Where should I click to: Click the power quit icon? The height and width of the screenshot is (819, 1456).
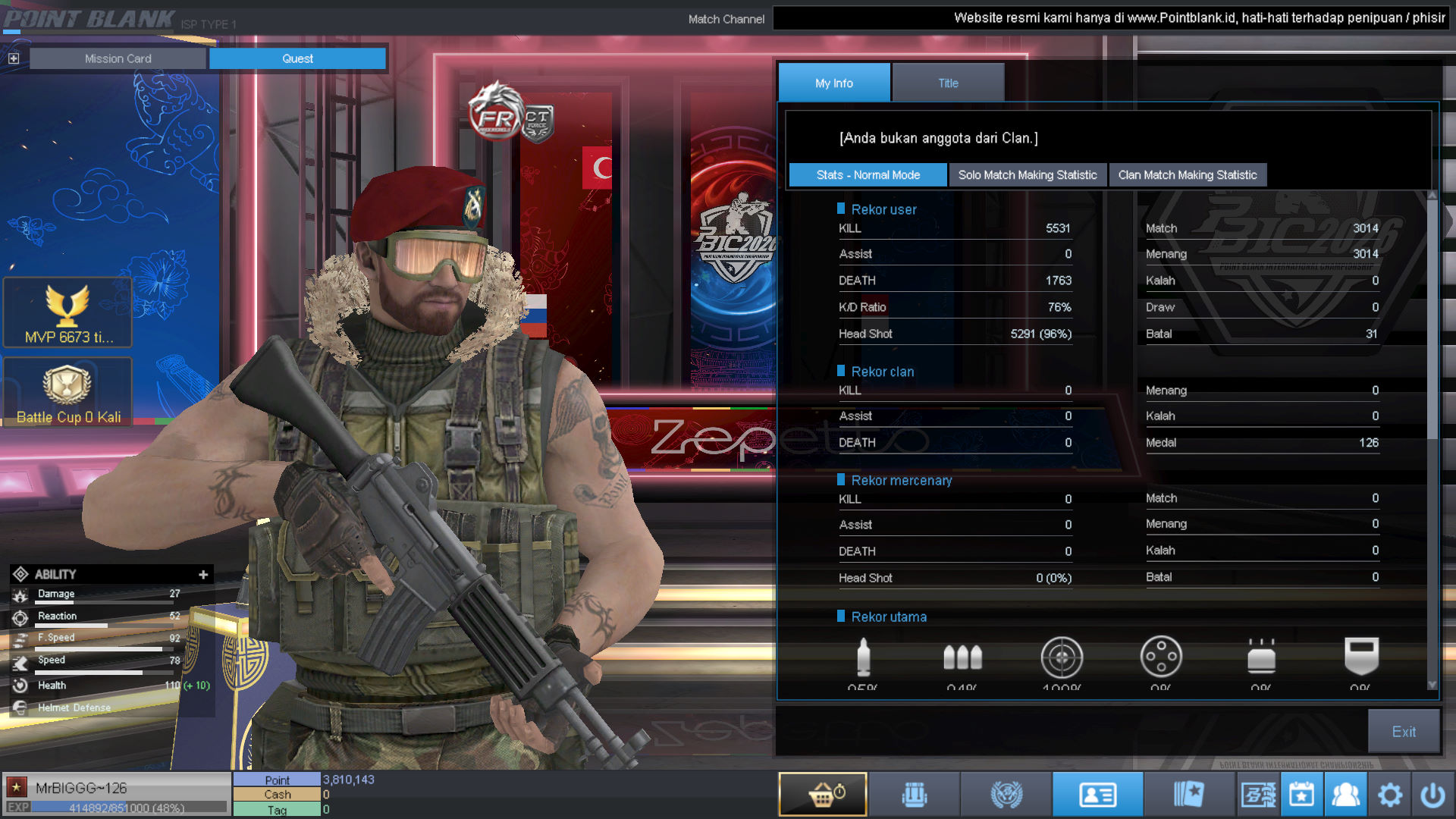pyautogui.click(x=1432, y=795)
